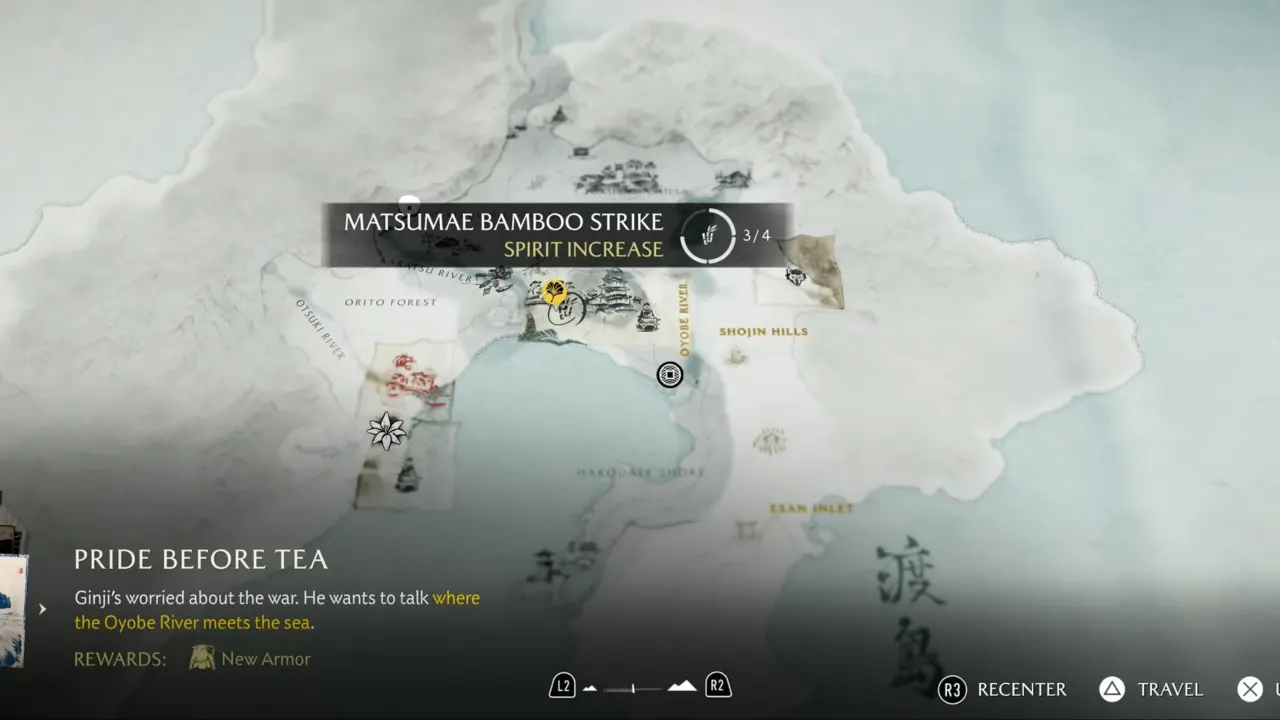This screenshot has height=720, width=1280.
Task: Pick the white flower map marker
Action: tap(386, 431)
